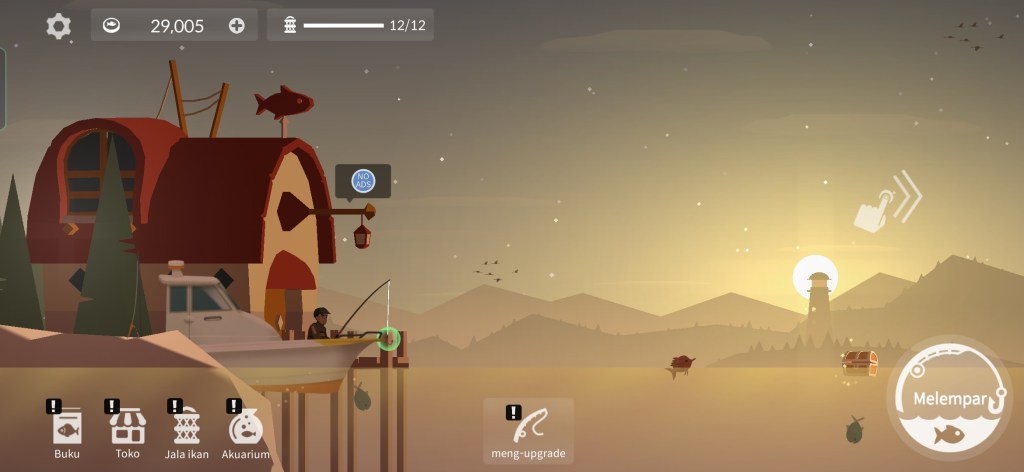Tap the NO ADS speech bubble
Screen dimensions: 1024x472
(363, 181)
